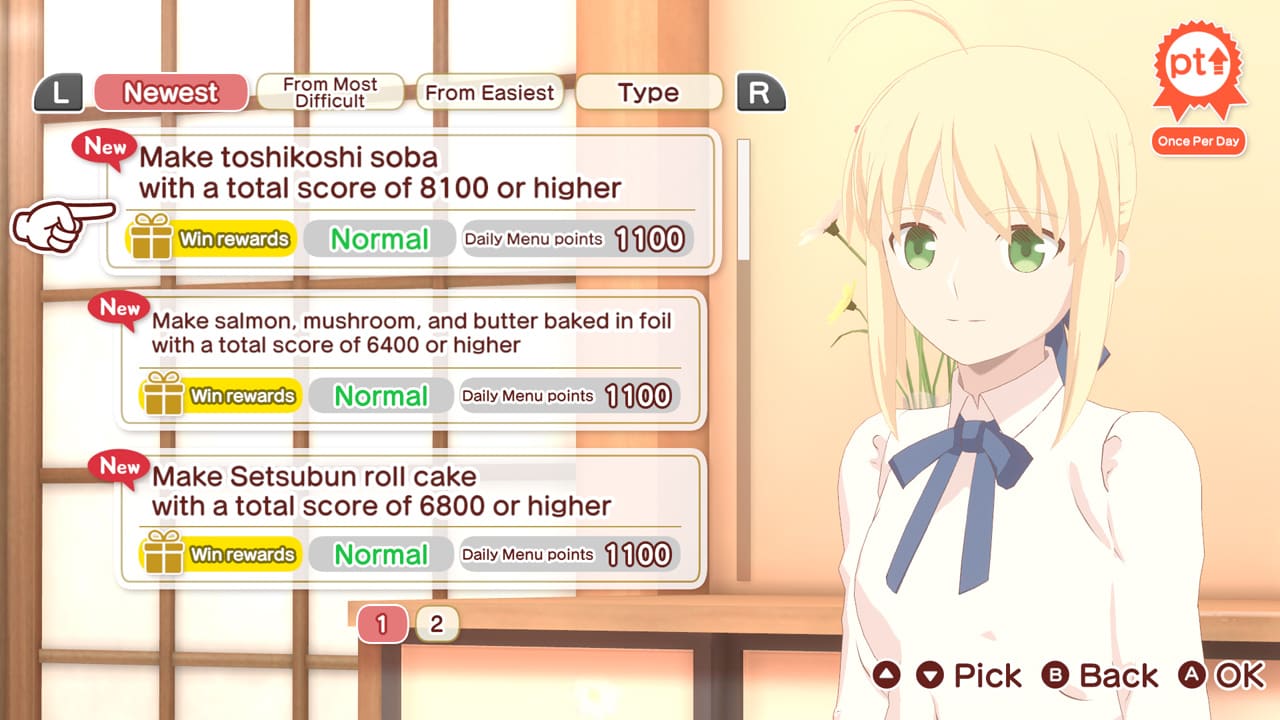1280x720 pixels.
Task: Open the Type filter
Action: (x=648, y=93)
